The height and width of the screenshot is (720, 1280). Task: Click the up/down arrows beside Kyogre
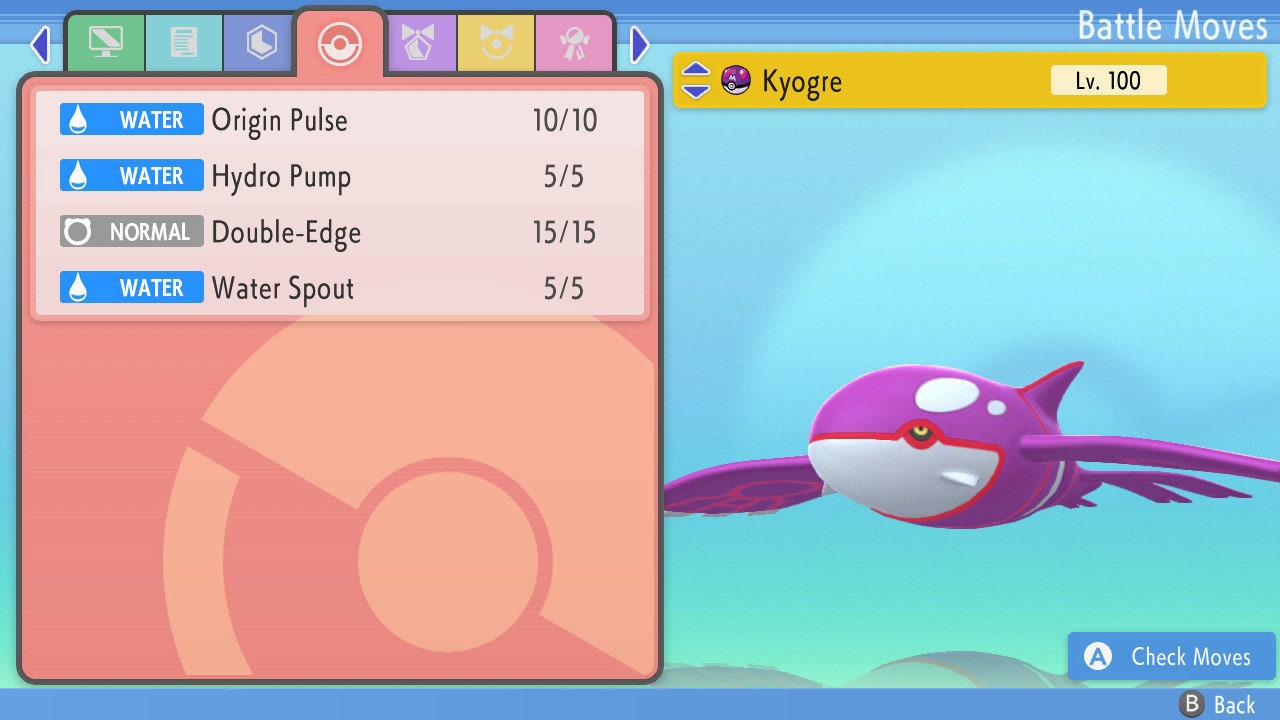[696, 81]
